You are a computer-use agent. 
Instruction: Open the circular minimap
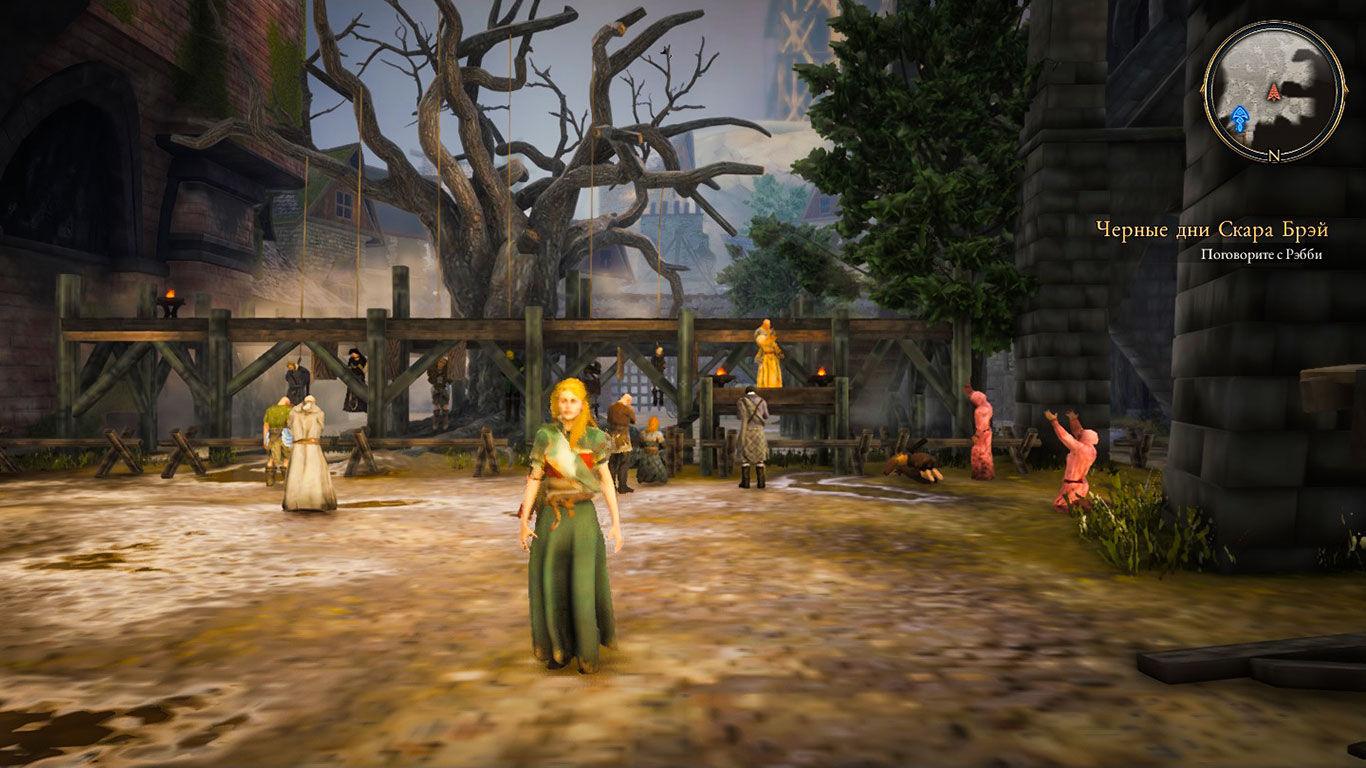(1273, 90)
